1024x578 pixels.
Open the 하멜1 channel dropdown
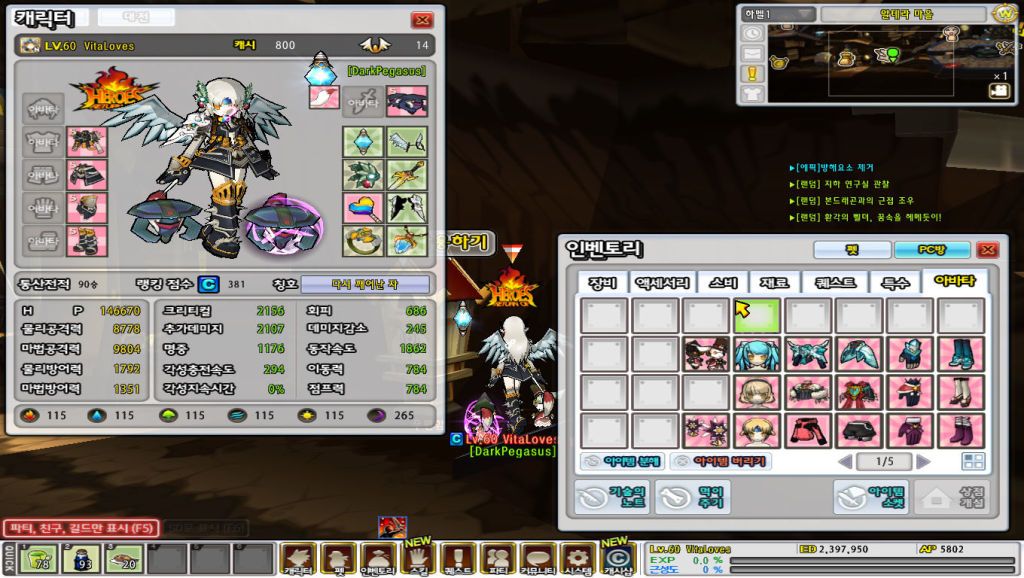(x=777, y=14)
